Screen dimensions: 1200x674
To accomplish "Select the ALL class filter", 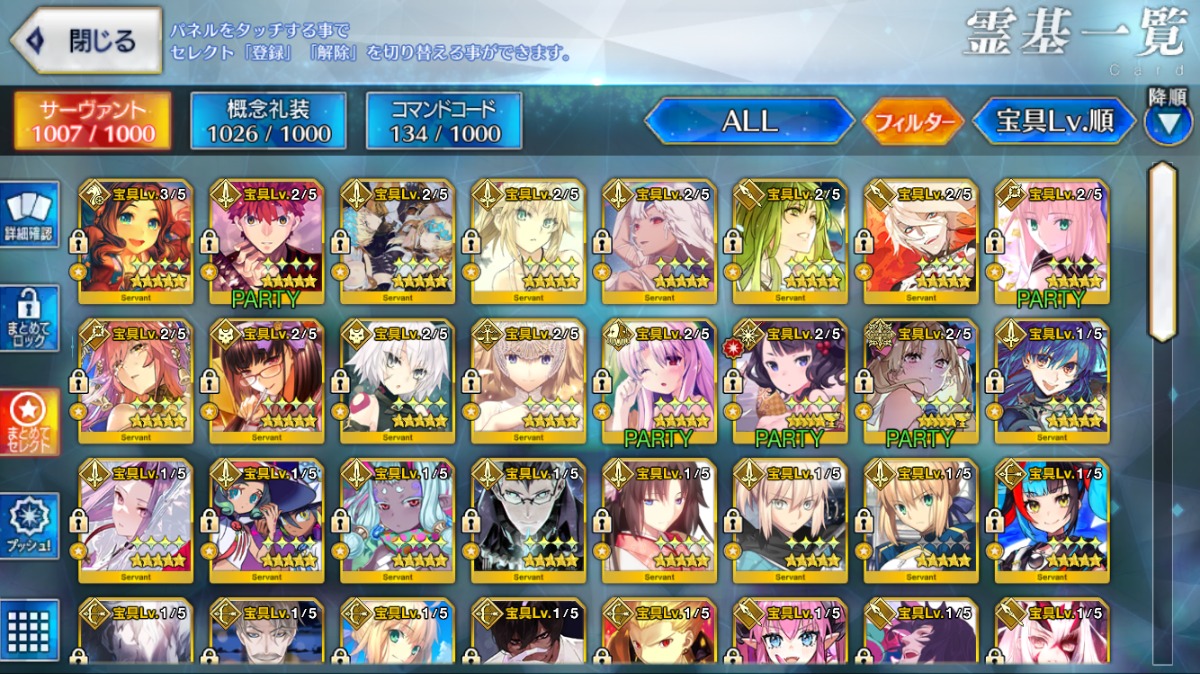I will [x=749, y=121].
